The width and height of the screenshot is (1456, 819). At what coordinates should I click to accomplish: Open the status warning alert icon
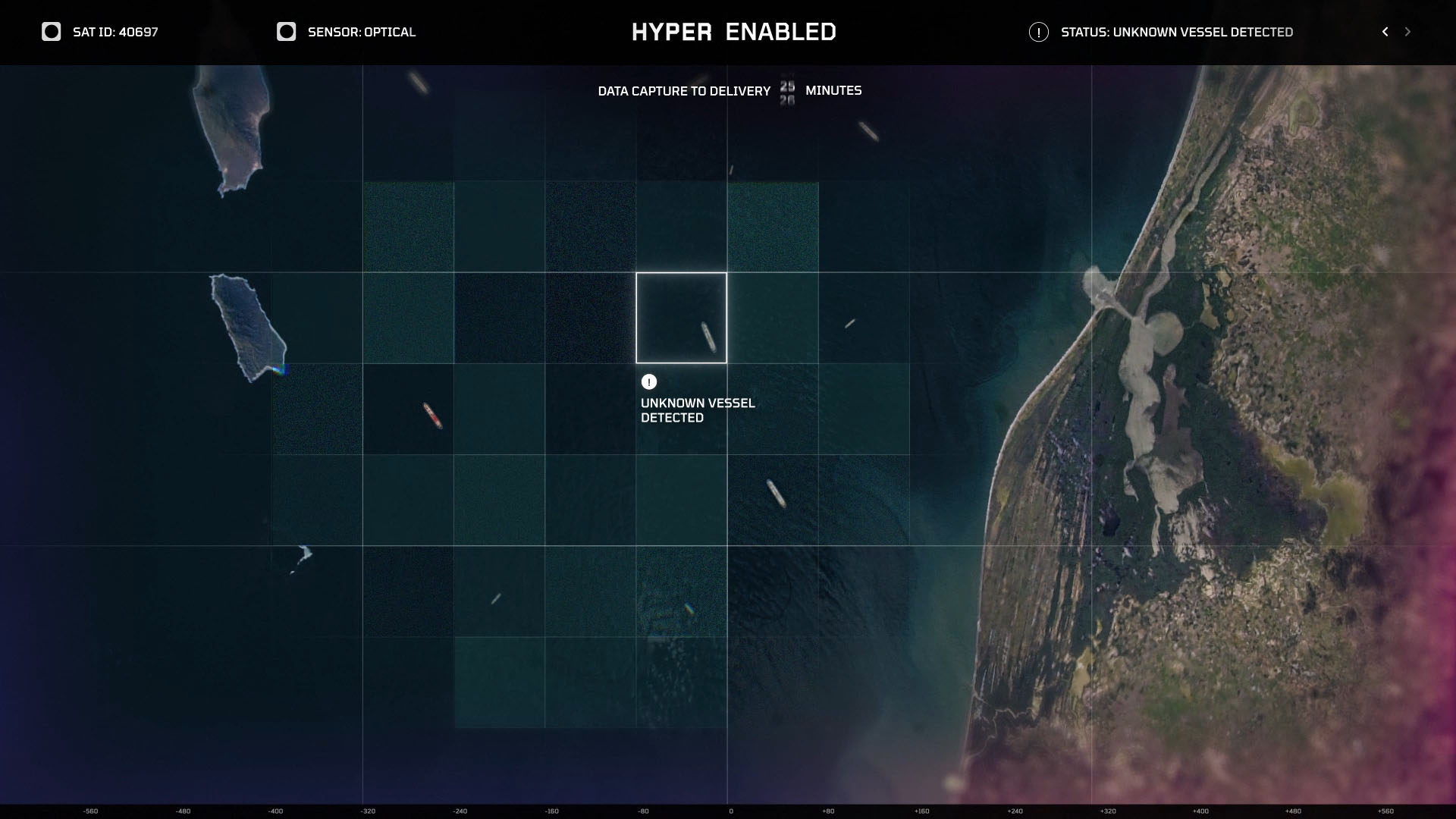[x=1038, y=32]
